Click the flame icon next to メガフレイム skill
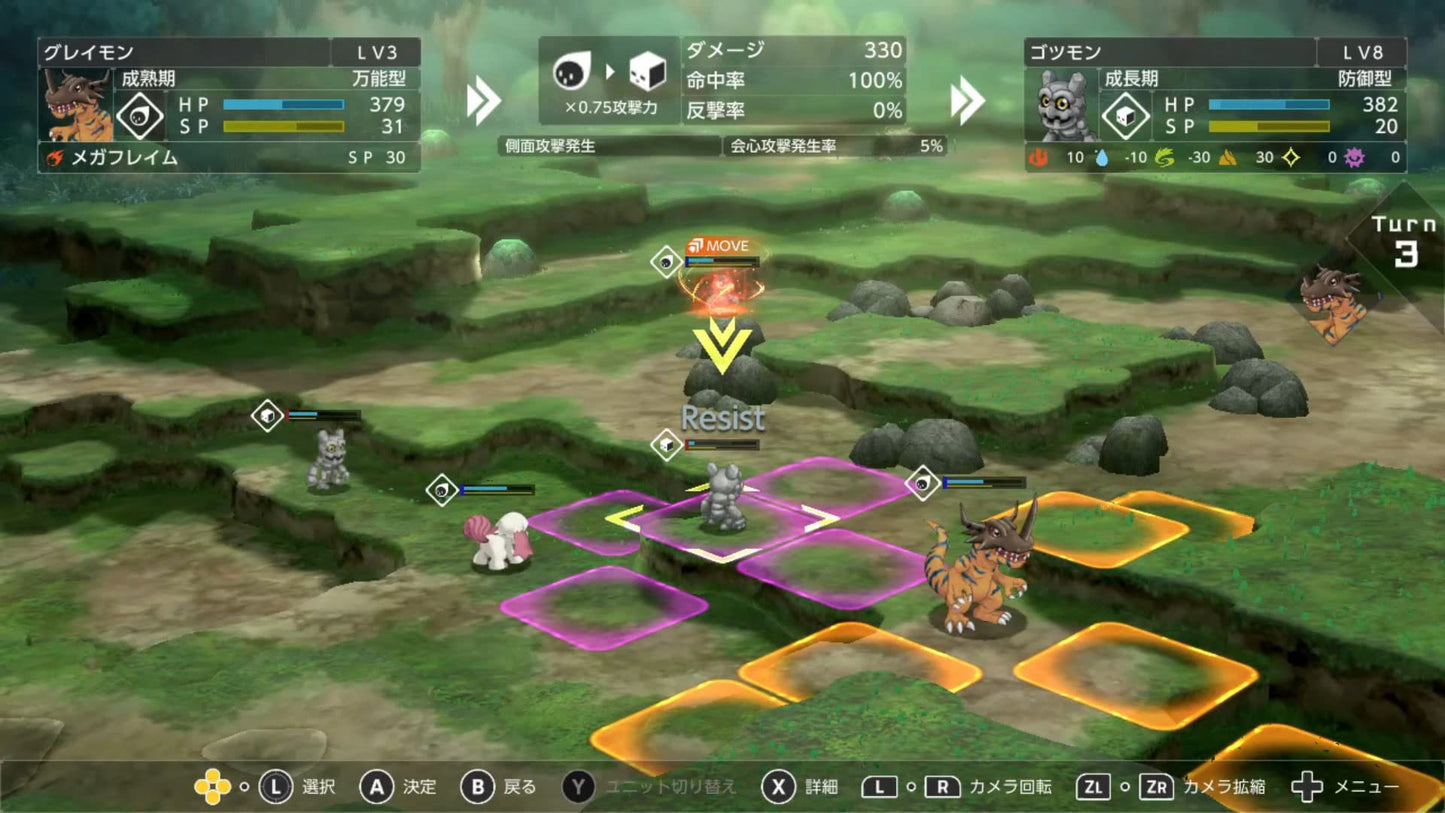The image size is (1445, 813). click(x=57, y=158)
